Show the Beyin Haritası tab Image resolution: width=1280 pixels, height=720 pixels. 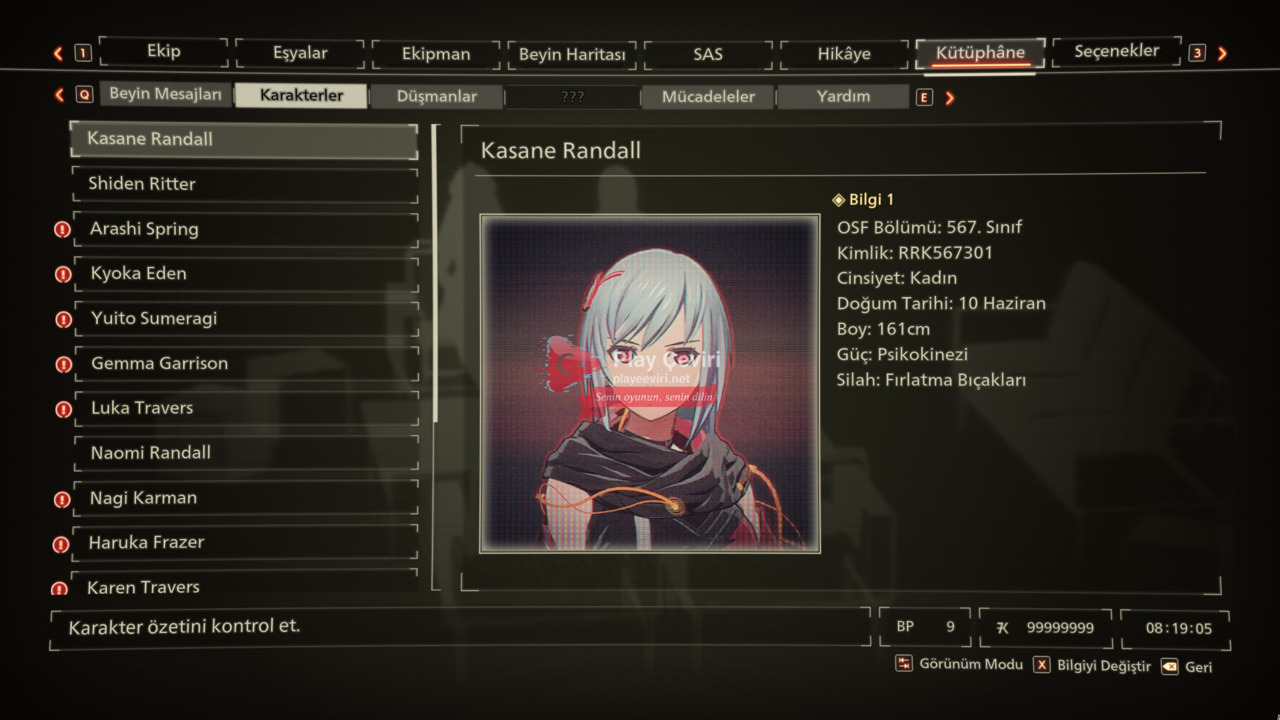pyautogui.click(x=572, y=55)
